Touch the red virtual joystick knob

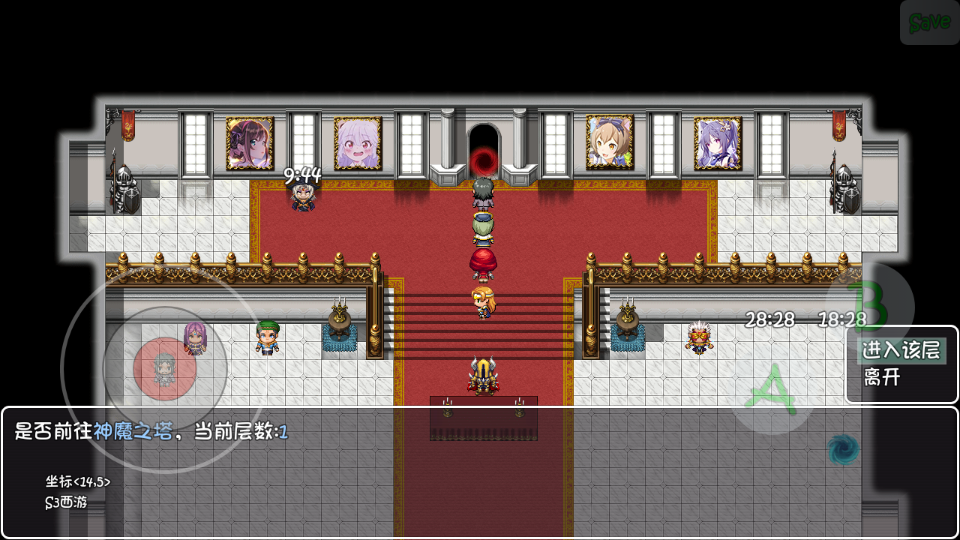(x=164, y=369)
